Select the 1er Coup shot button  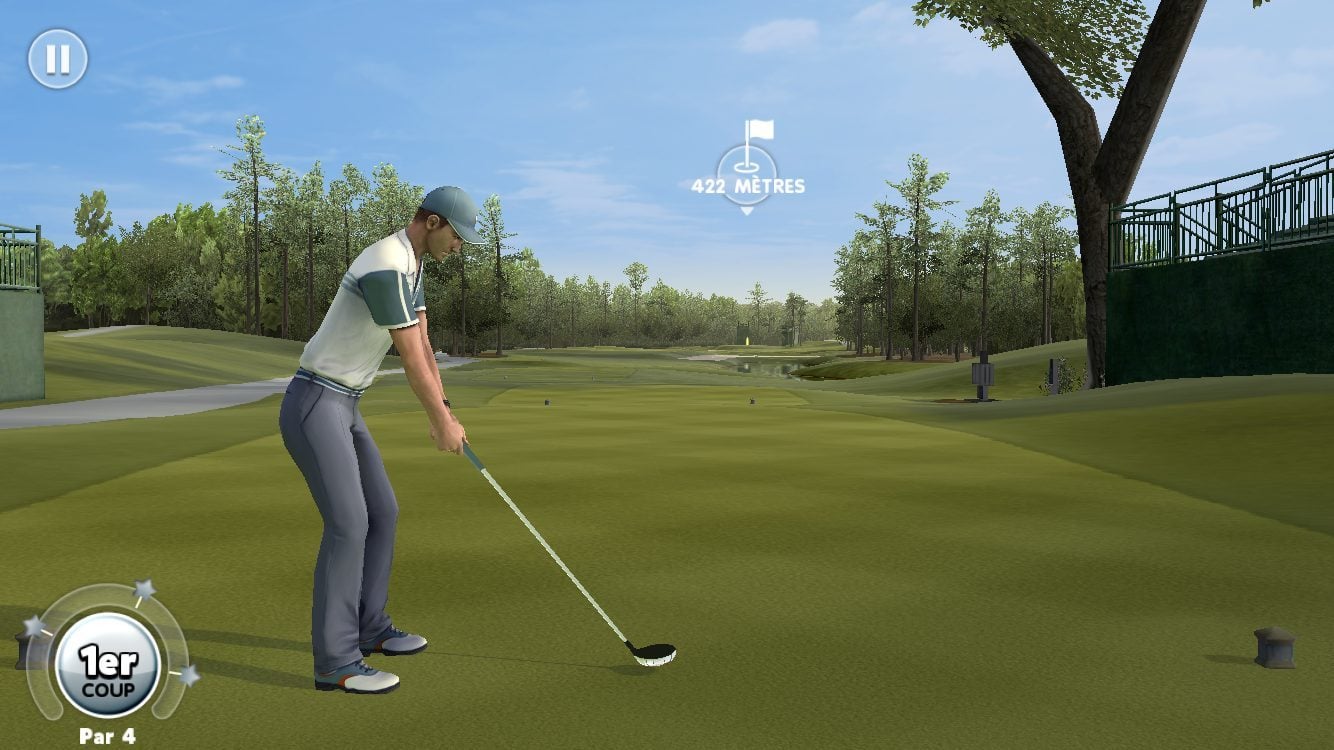tap(108, 666)
